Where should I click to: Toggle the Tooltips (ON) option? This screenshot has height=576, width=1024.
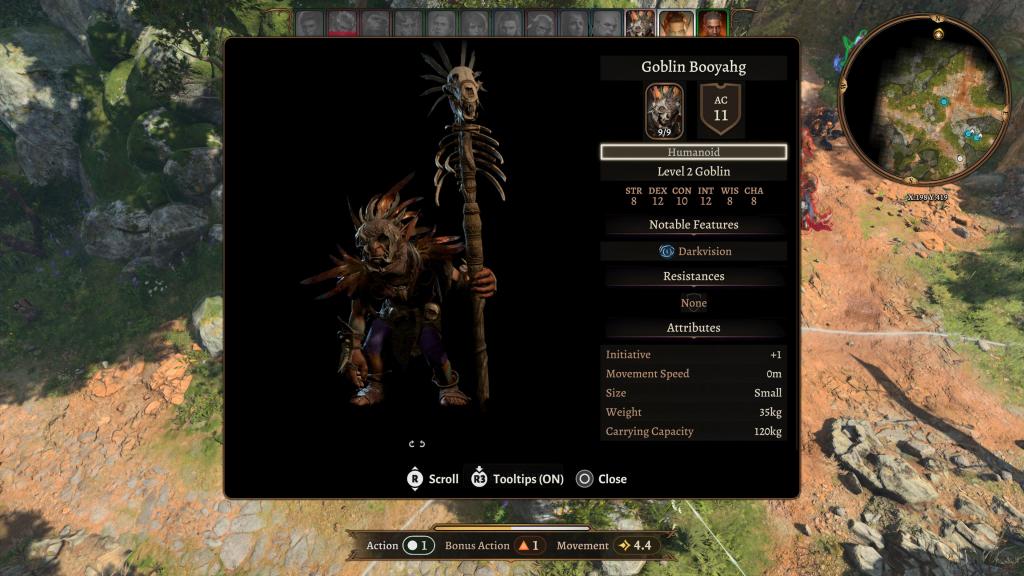[517, 479]
